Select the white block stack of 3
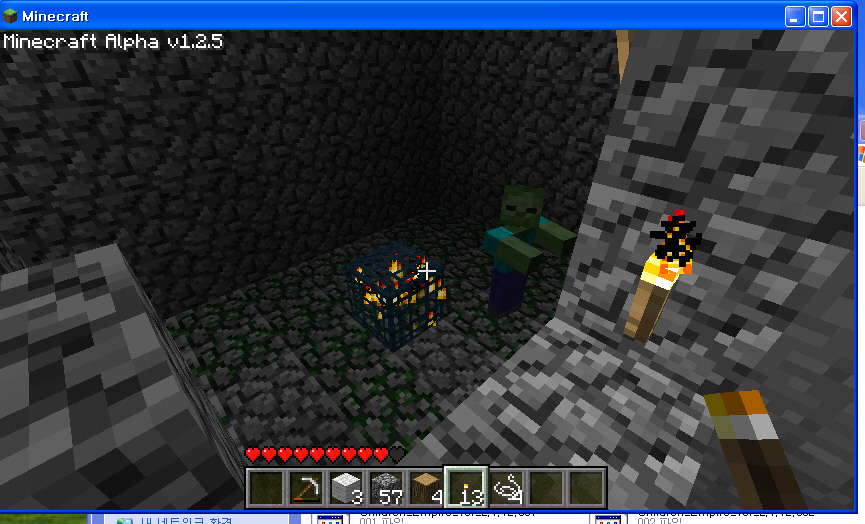 coord(346,488)
